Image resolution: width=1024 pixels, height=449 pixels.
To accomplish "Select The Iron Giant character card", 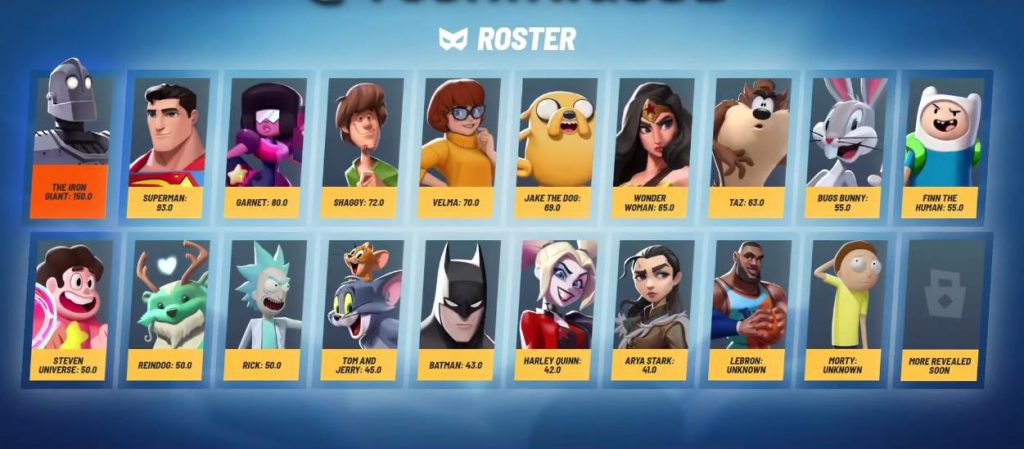I will pos(70,146).
